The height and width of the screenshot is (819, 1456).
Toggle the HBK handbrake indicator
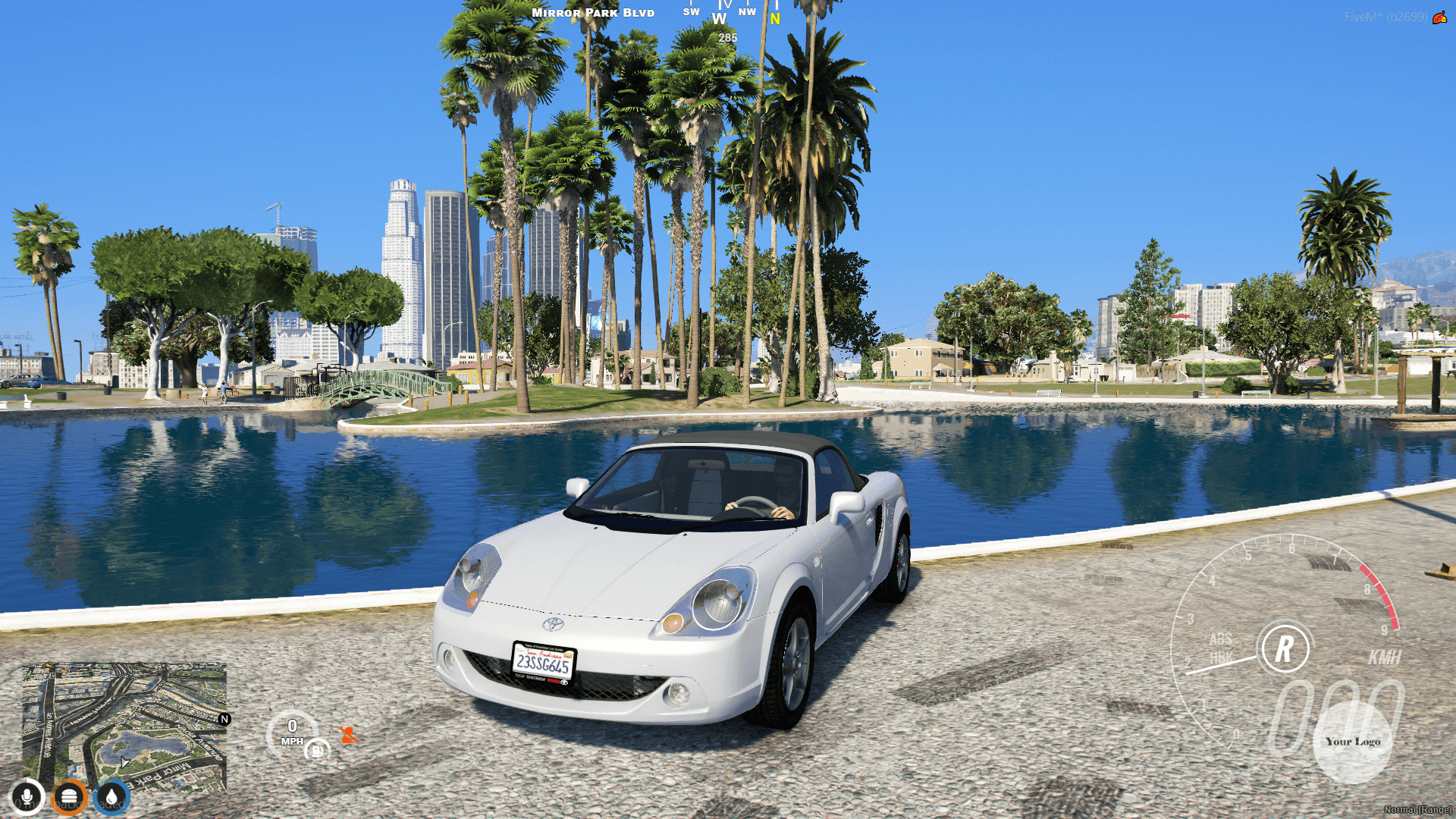point(1222,657)
